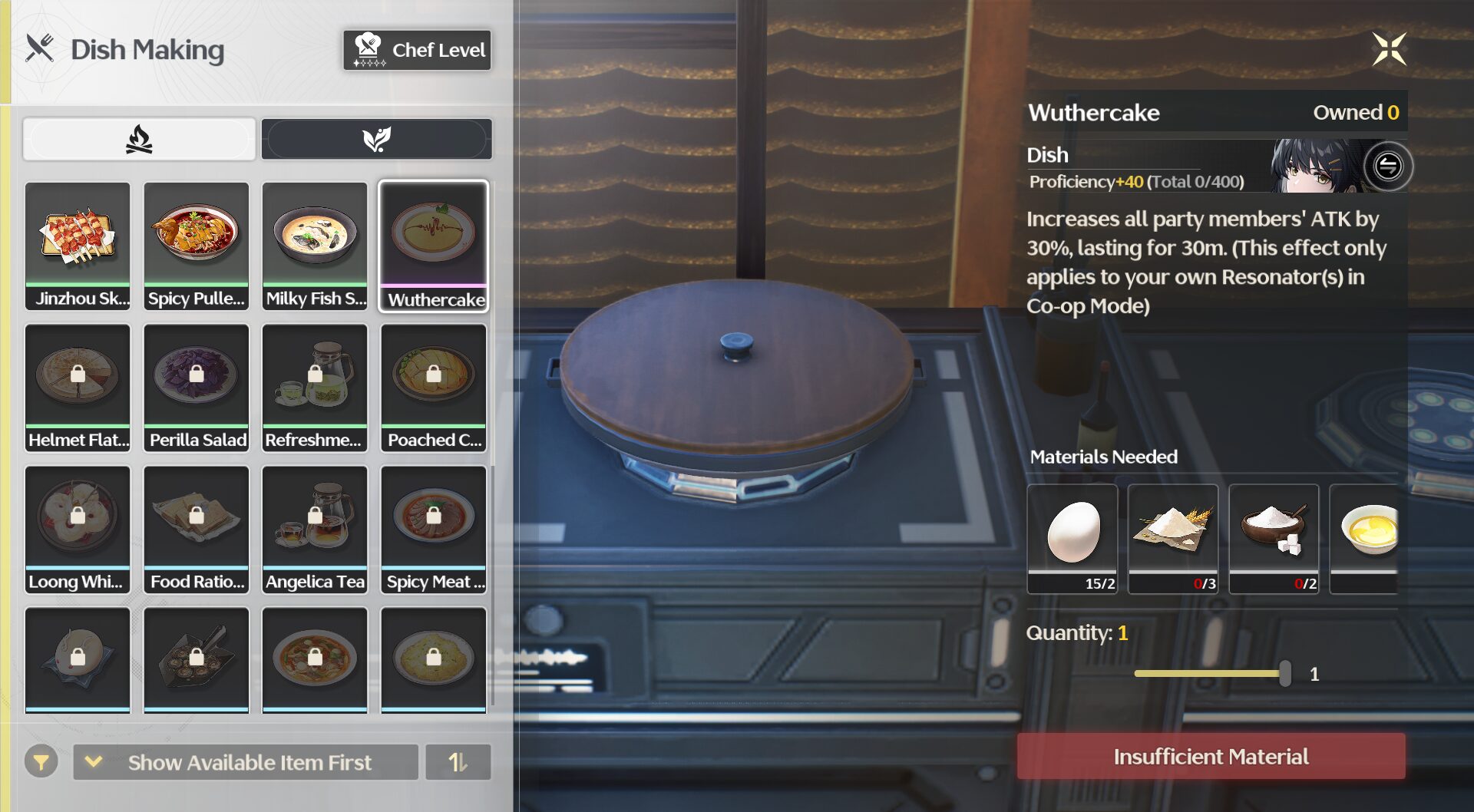Choose the Spicy Pulled Chicken recipe
The image size is (1474, 812).
pos(197,246)
